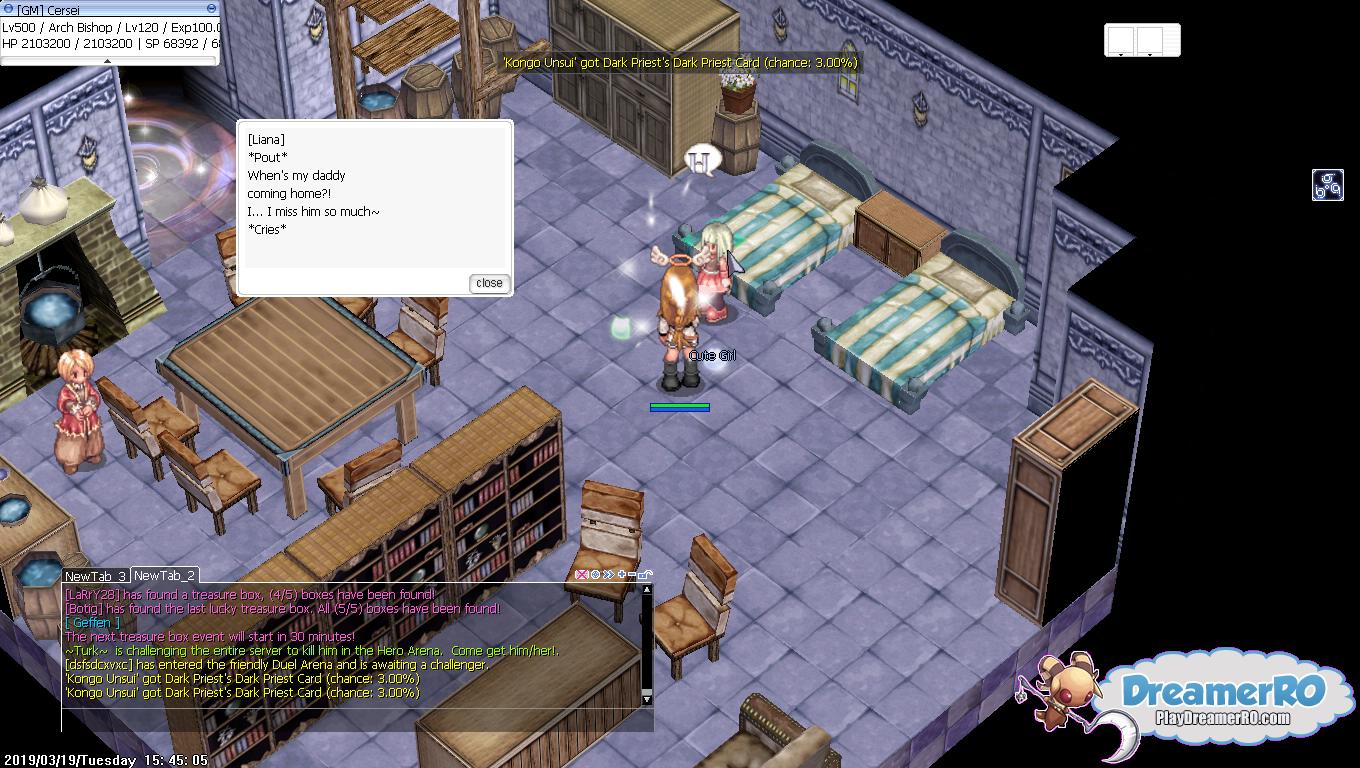The image size is (1360, 768).
Task: Add a chat tab with the plus icon
Action: click(621, 575)
